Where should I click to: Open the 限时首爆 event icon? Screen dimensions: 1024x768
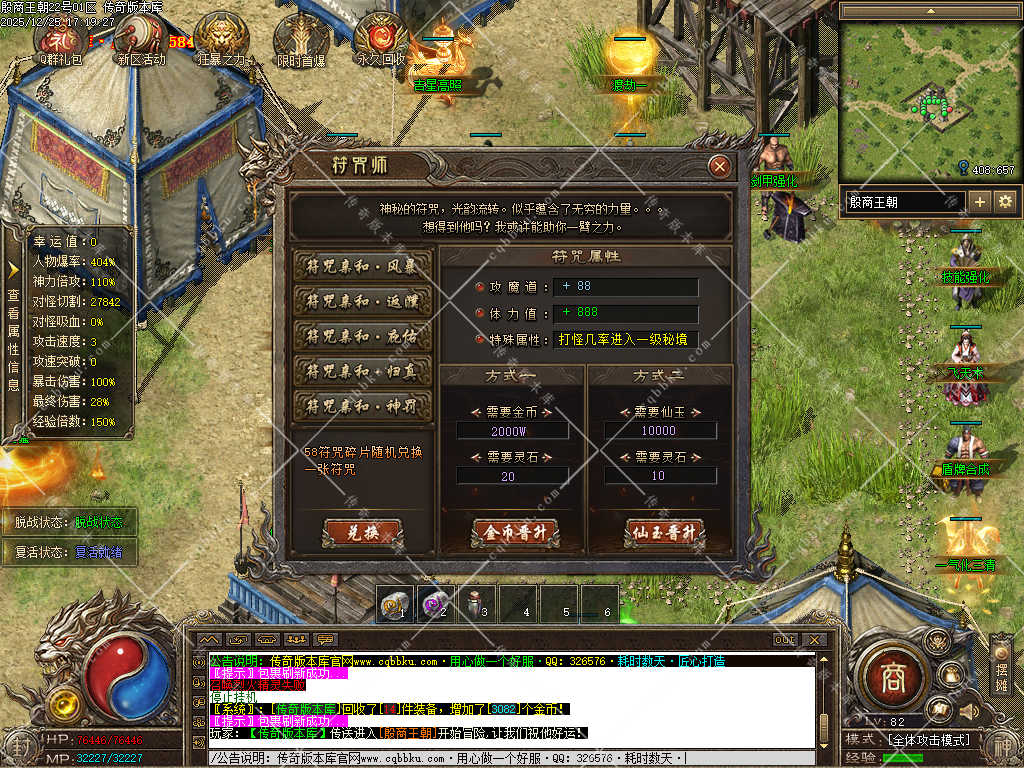tap(300, 38)
